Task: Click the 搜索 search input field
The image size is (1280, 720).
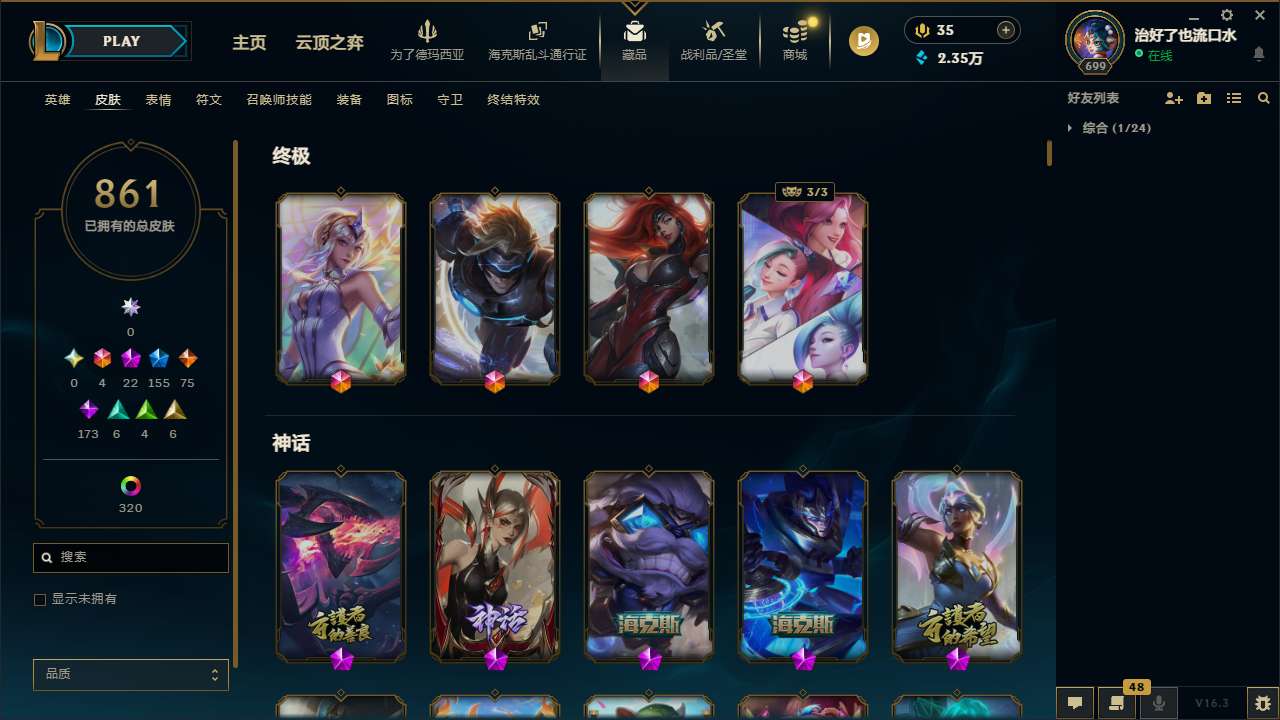Action: [130, 557]
